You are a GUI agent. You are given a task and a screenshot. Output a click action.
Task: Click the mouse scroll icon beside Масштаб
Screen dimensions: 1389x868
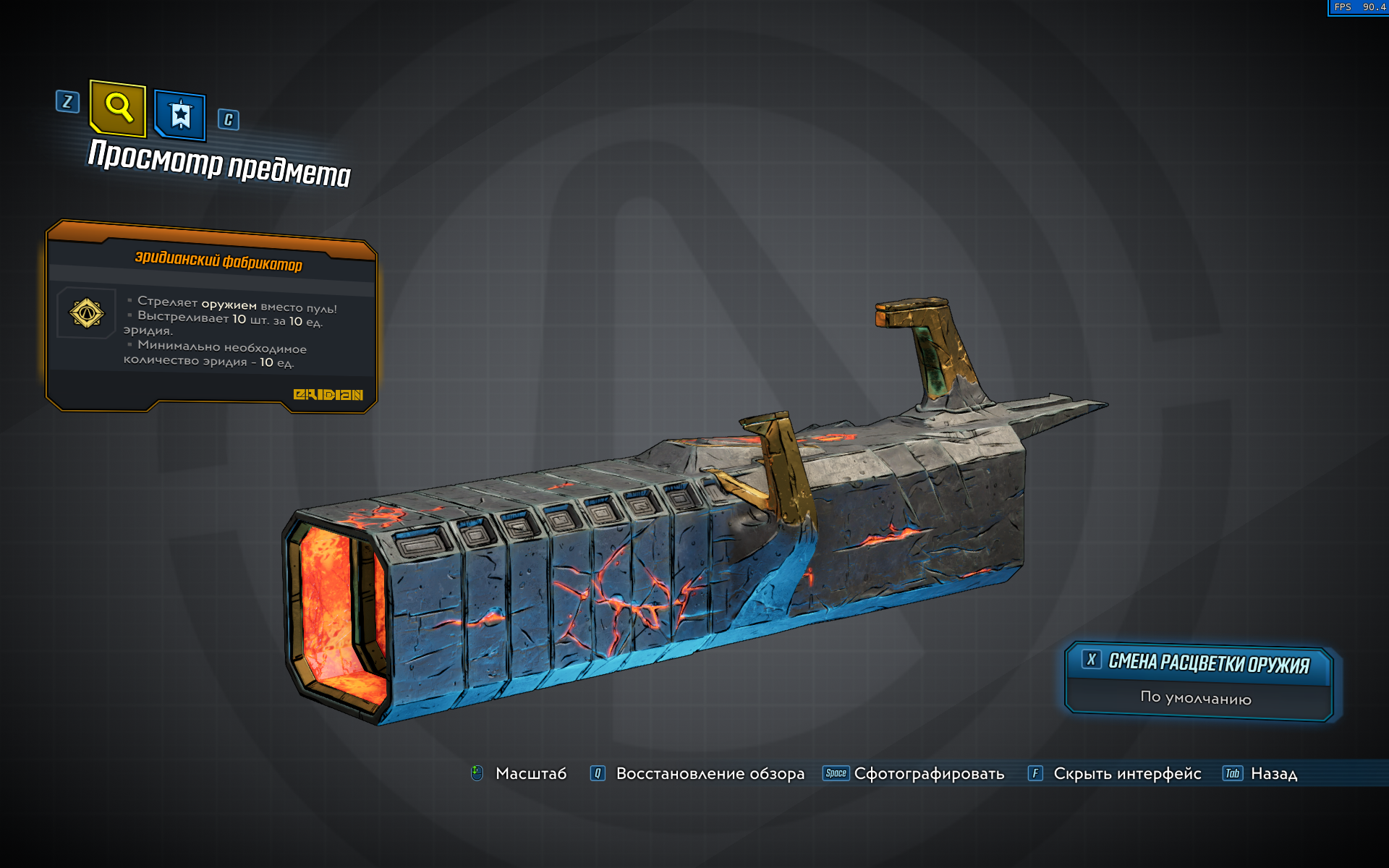477,773
